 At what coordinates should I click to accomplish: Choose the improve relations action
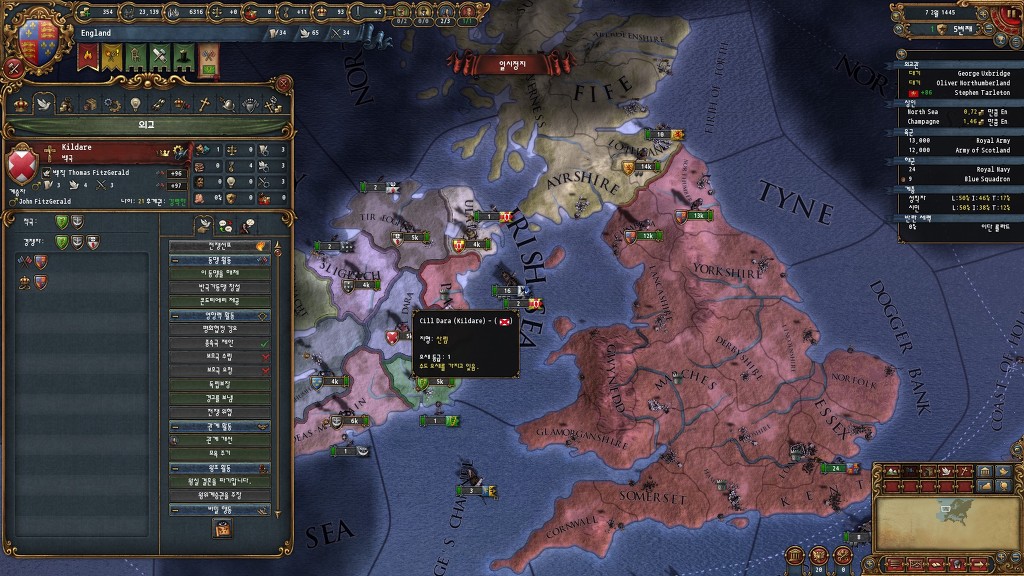[x=220, y=440]
